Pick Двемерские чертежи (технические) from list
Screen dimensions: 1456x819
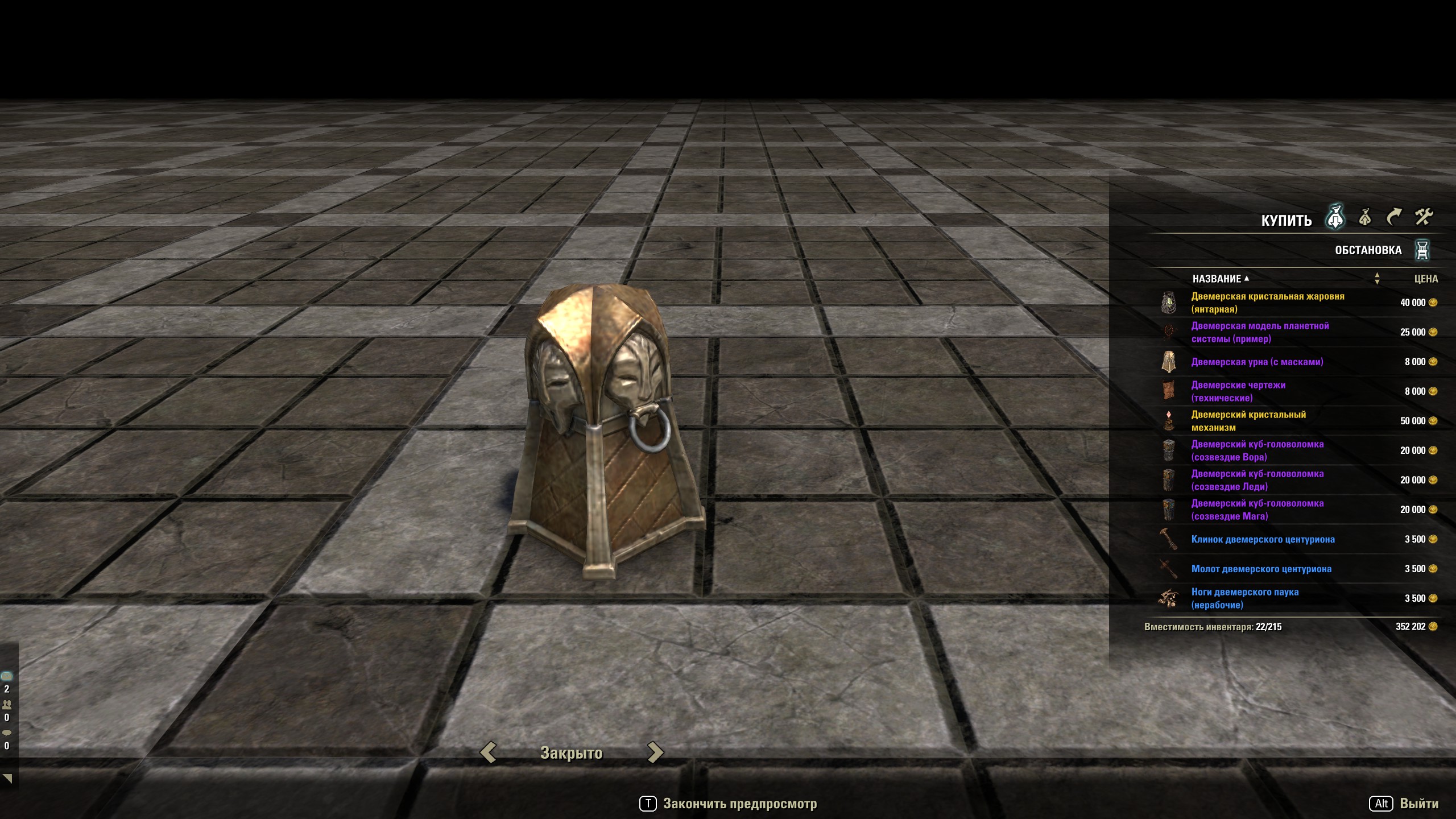pyautogui.click(x=1238, y=391)
